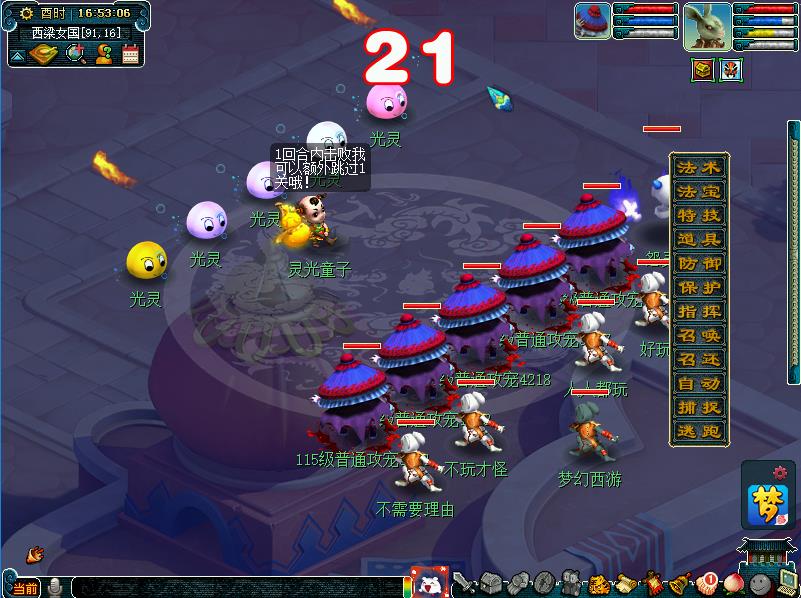This screenshot has width=801, height=598.
Task: Select the 法宝 magic treasure command
Action: pos(698,191)
